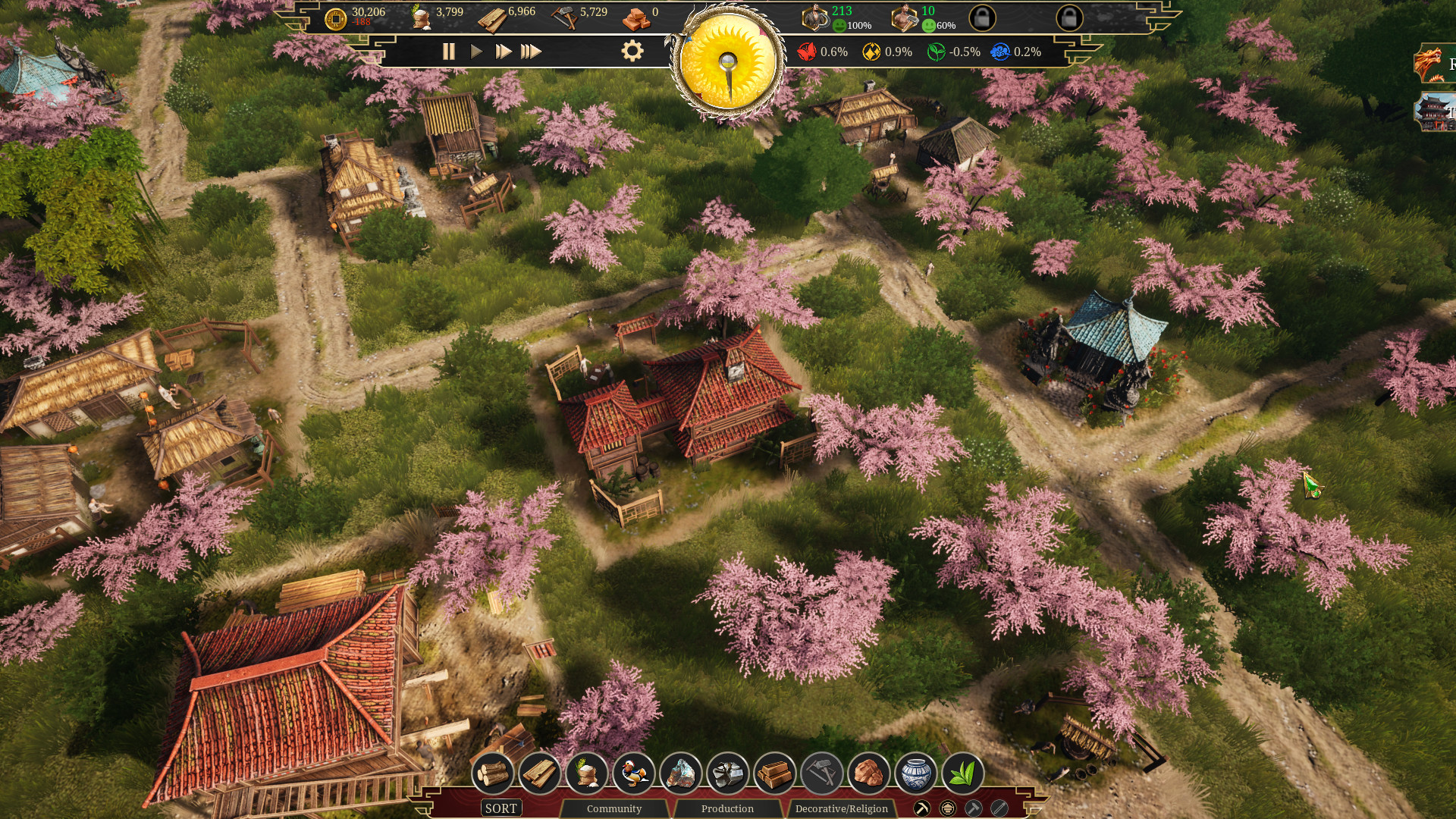Check the red butterfly 0.6% indicator
Viewport: 1456px width, 819px height.
point(805,52)
